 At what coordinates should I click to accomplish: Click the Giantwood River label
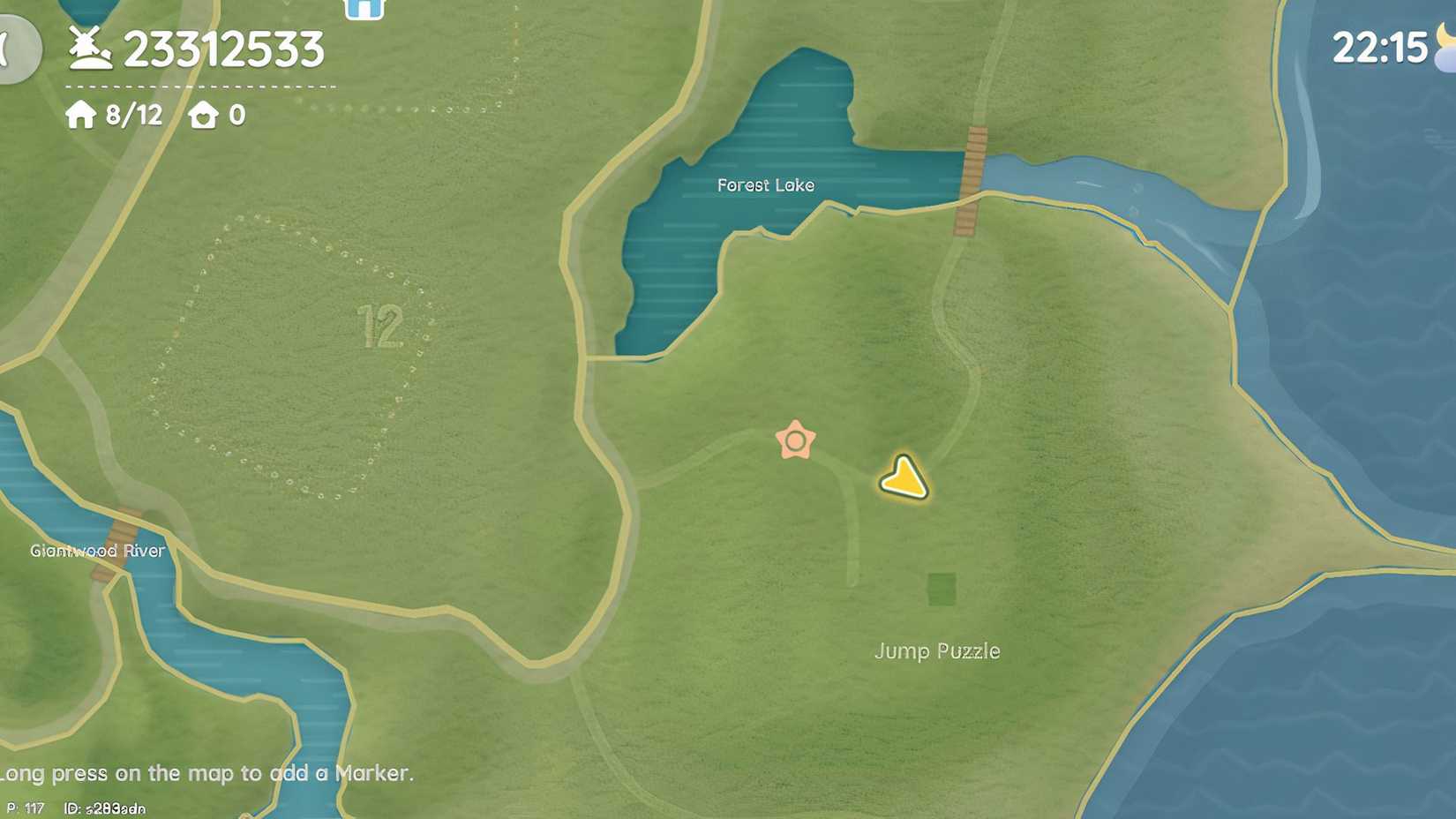pyautogui.click(x=96, y=550)
